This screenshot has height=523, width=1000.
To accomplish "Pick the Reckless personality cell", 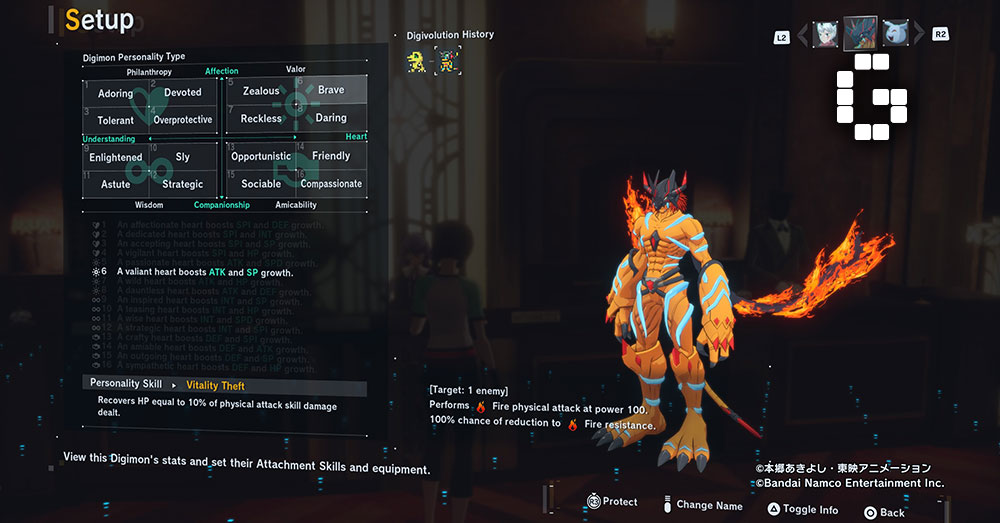I will click(261, 119).
